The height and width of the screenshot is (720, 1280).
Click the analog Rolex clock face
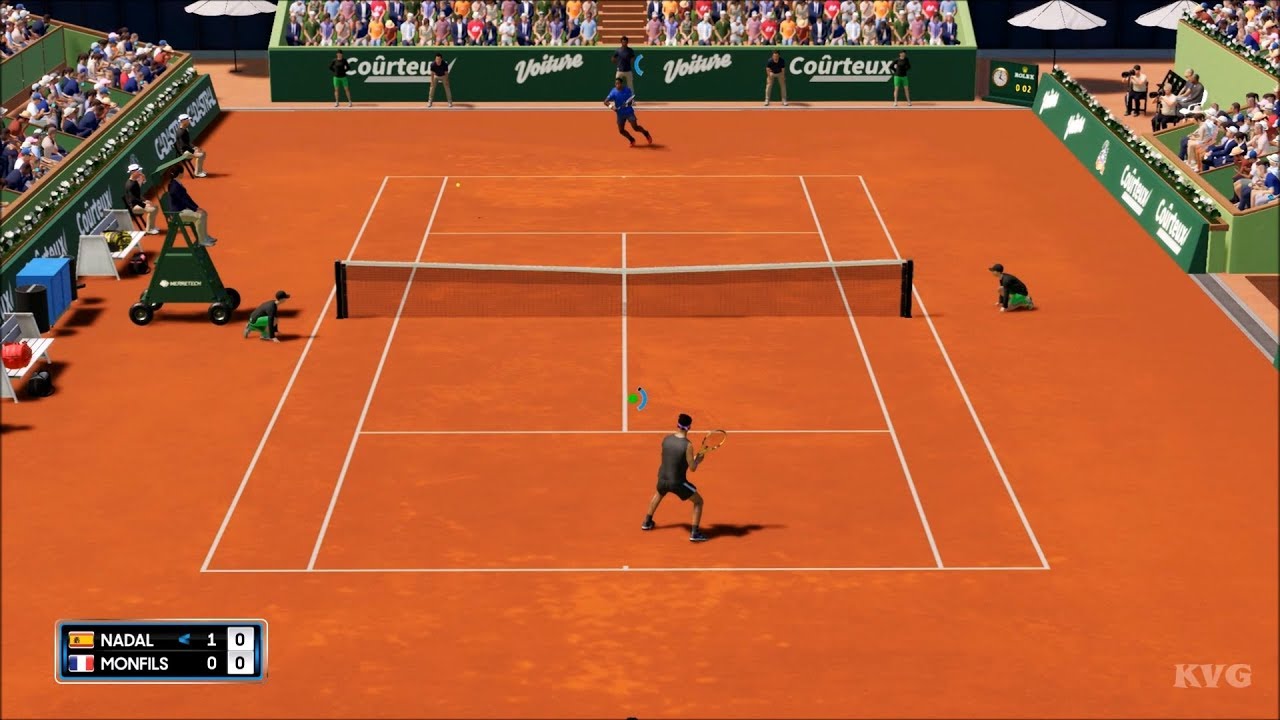click(x=1000, y=77)
